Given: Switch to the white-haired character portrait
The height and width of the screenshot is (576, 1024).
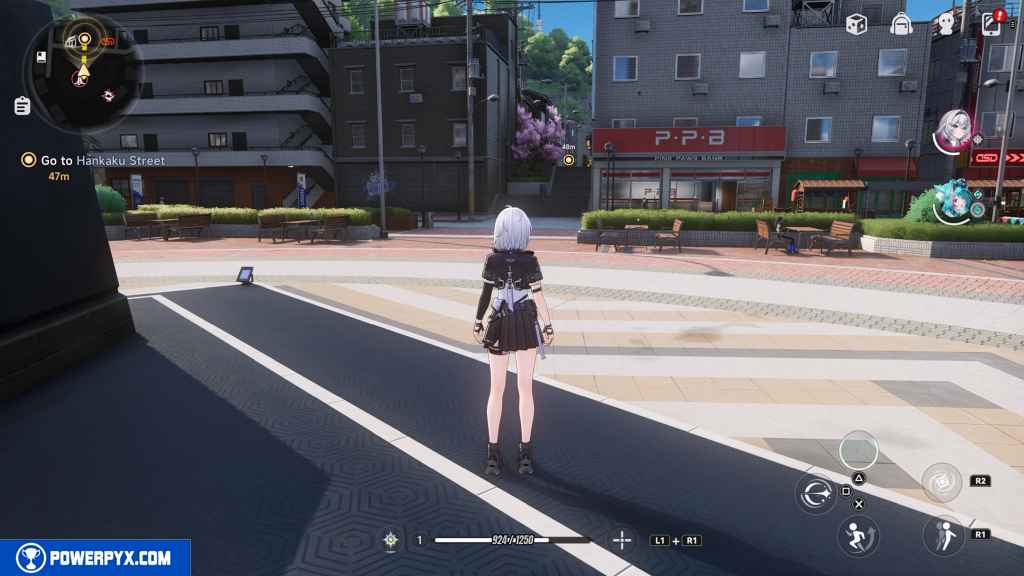Looking at the screenshot, I should tap(954, 131).
